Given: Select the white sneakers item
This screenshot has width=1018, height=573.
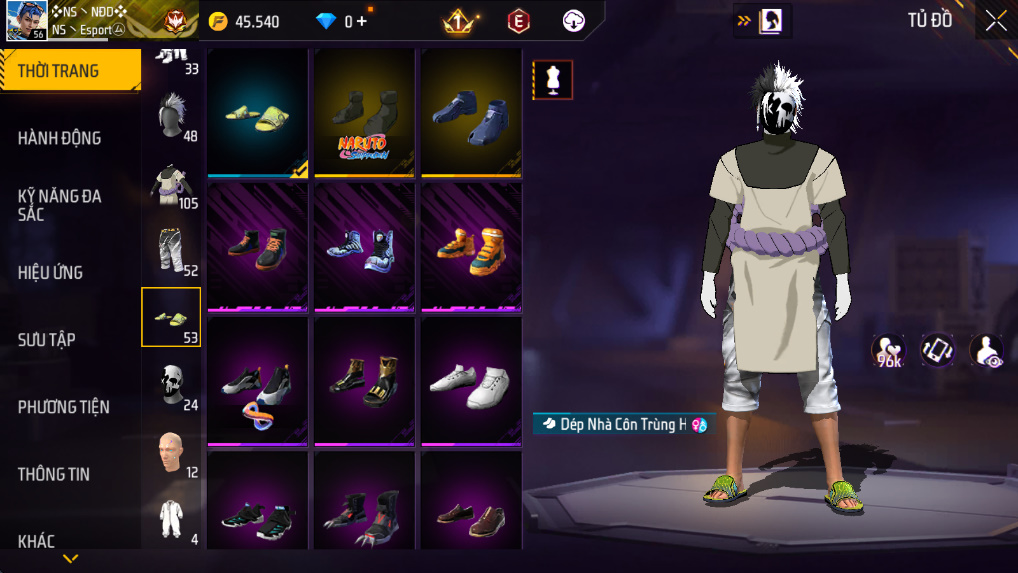Looking at the screenshot, I should click(471, 381).
